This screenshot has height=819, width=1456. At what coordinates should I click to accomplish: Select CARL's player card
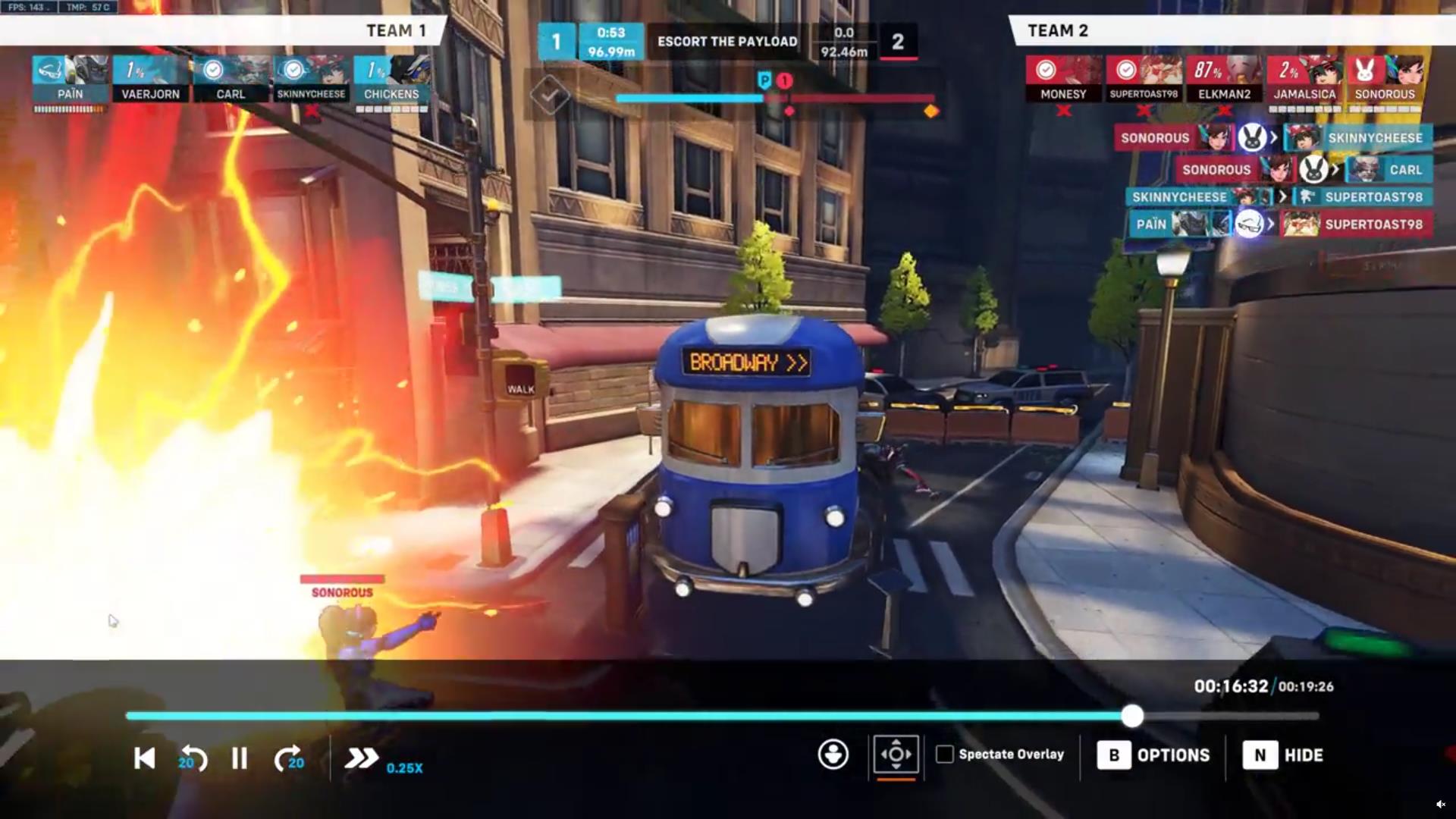coord(231,79)
